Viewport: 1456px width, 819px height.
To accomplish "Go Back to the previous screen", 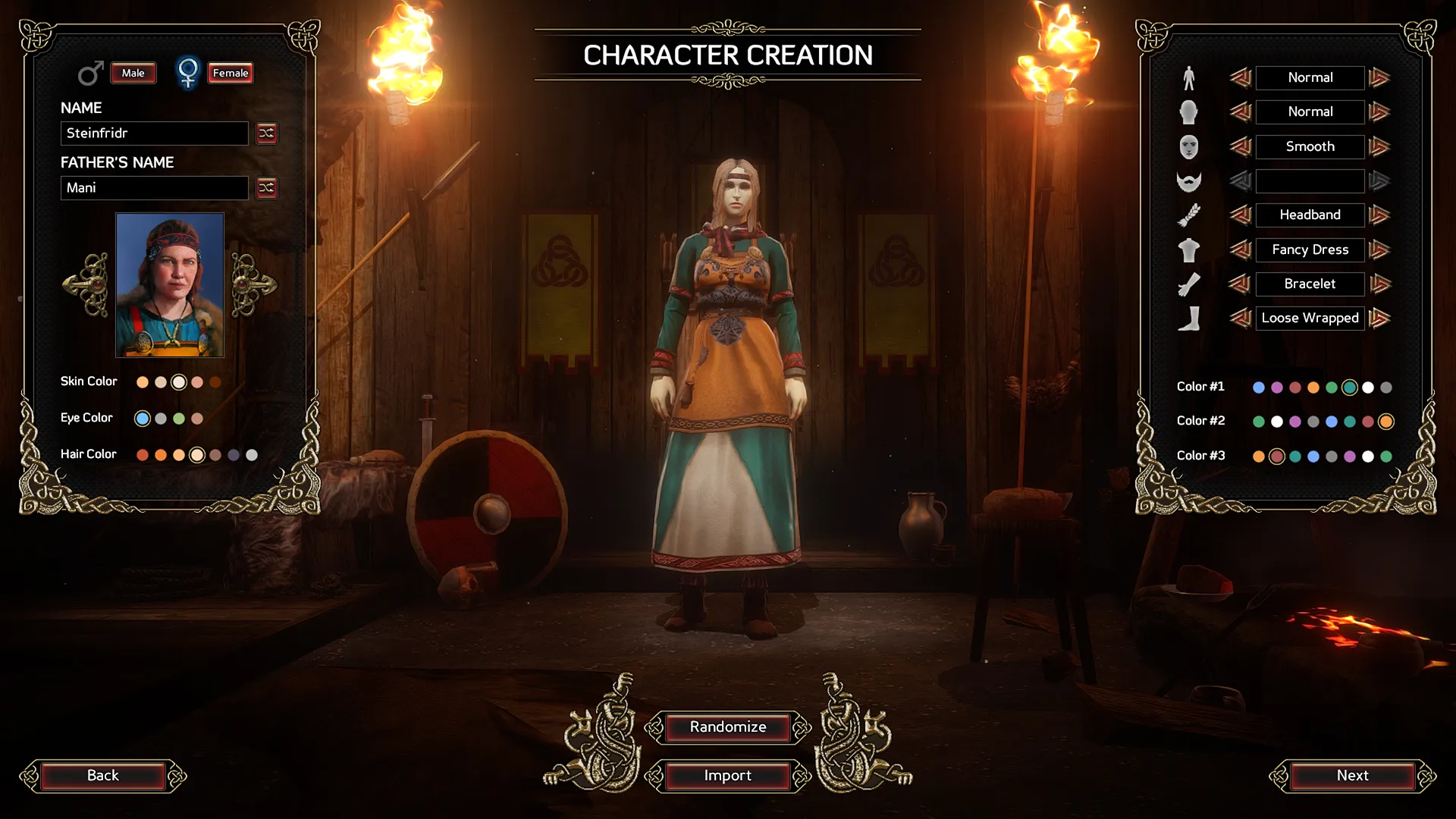I will [103, 776].
